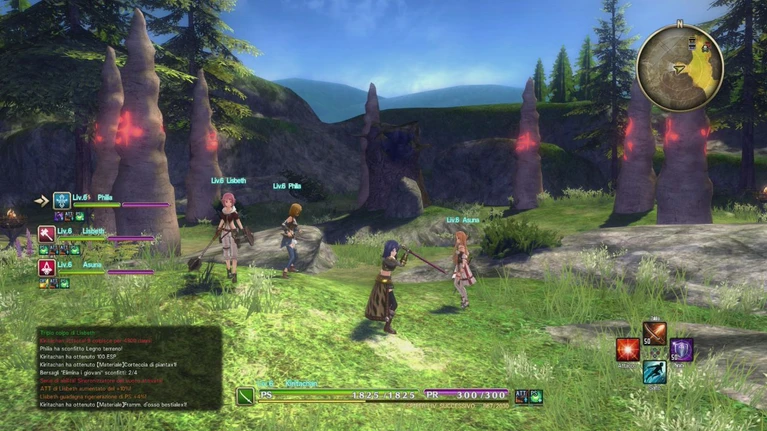Select Lisbeth's mace party portrait

pyautogui.click(x=47, y=234)
